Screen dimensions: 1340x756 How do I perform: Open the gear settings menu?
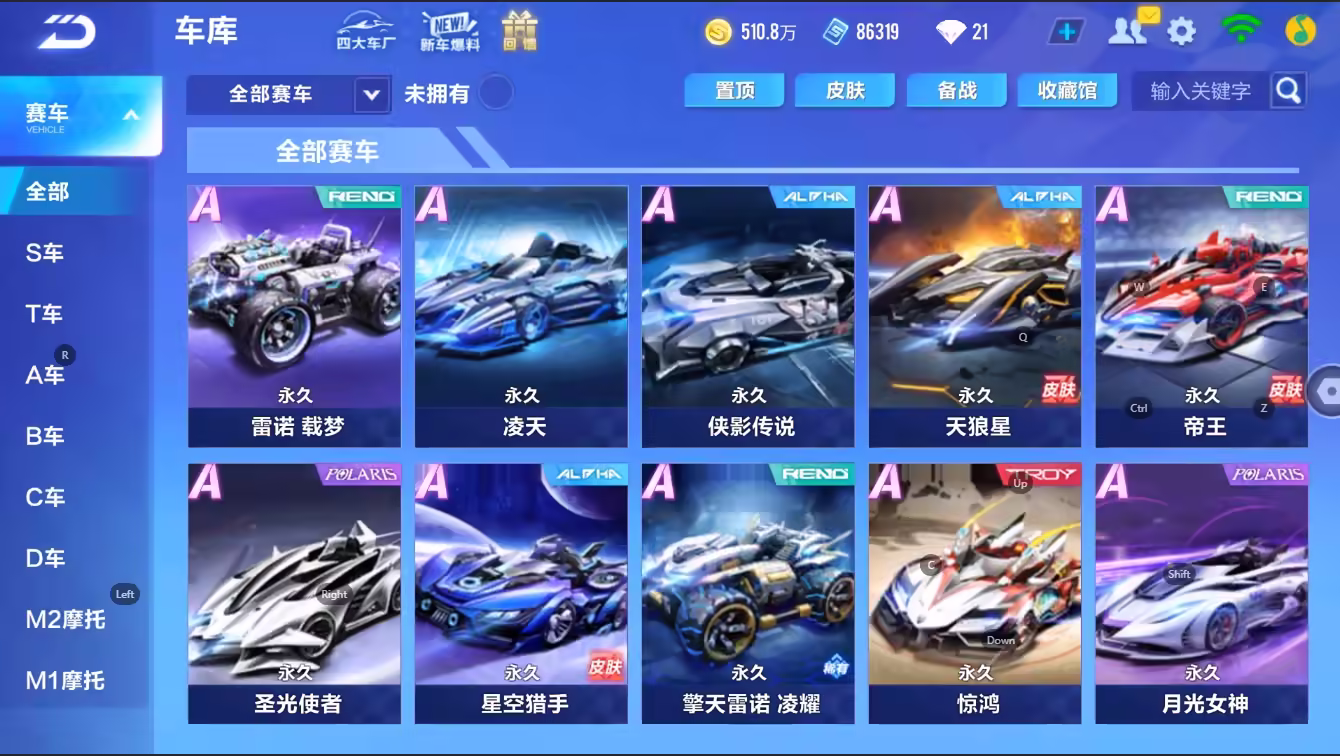(1181, 31)
